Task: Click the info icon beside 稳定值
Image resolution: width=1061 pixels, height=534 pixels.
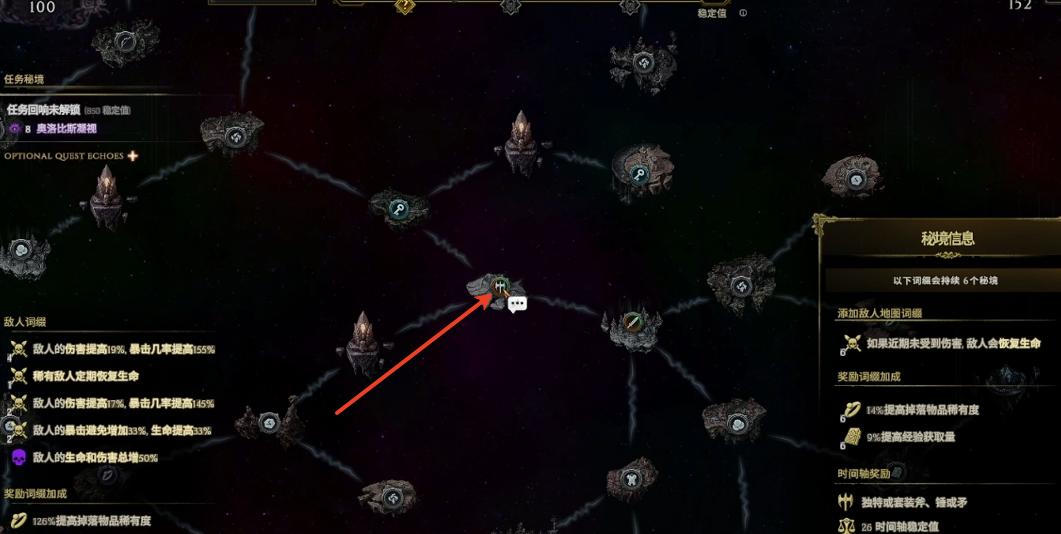Action: 743,13
